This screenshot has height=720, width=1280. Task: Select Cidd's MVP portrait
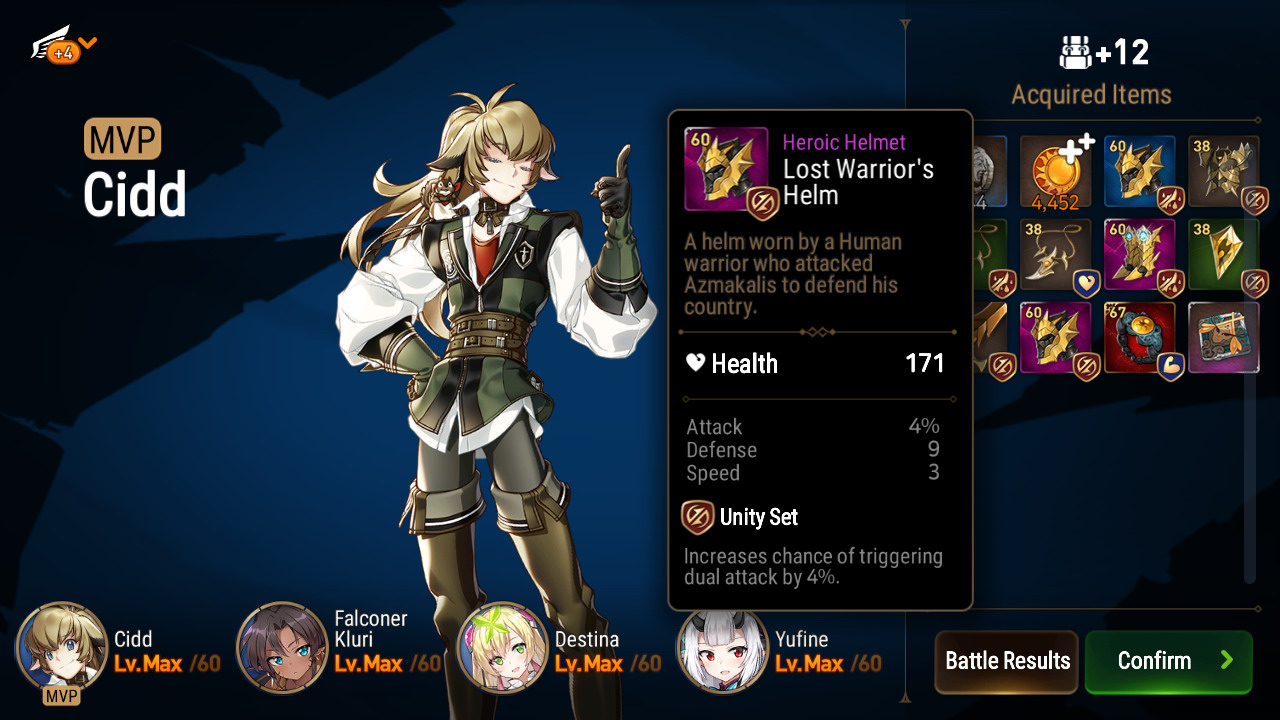[62, 648]
